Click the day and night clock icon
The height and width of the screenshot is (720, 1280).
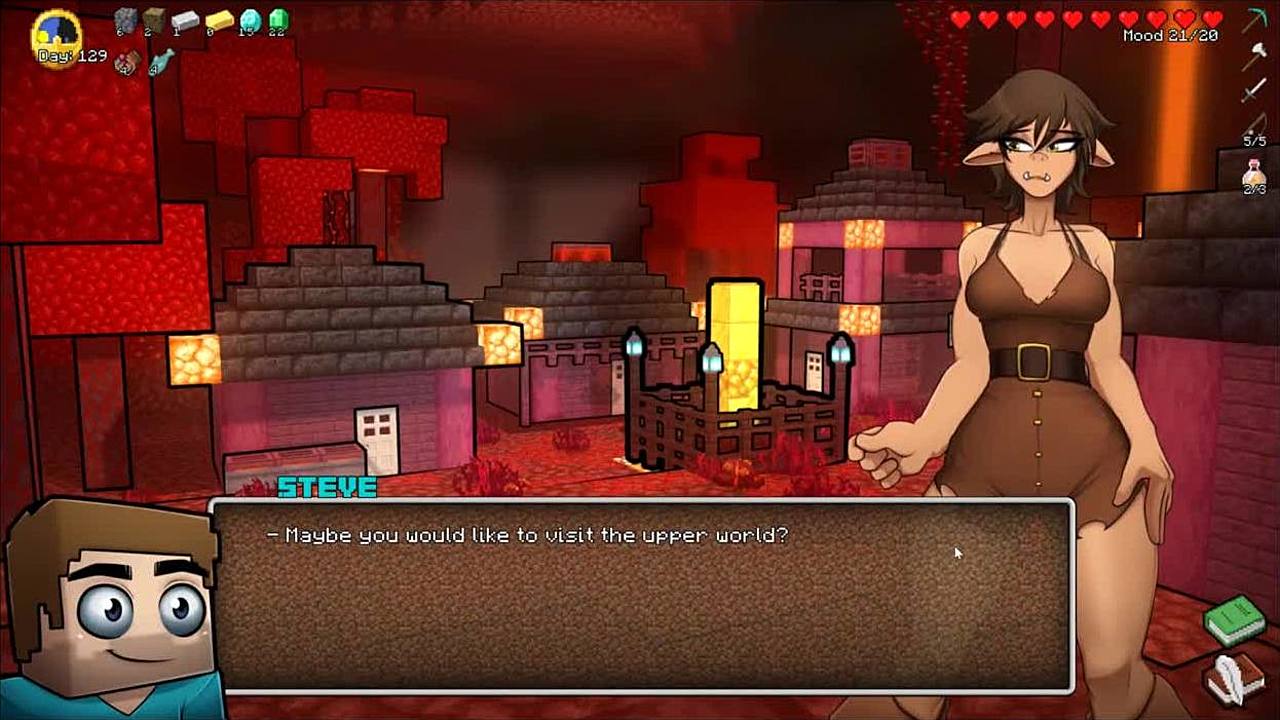coord(57,36)
